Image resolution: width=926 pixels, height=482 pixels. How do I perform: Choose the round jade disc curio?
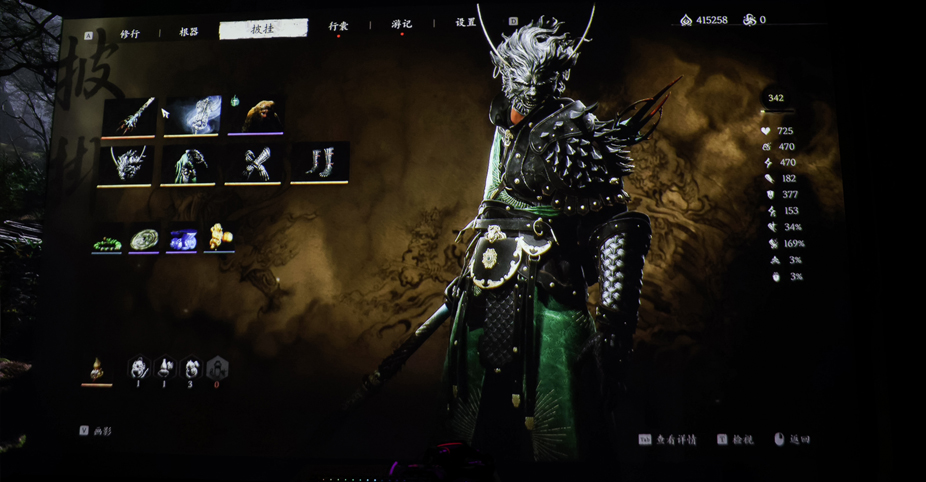click(144, 239)
